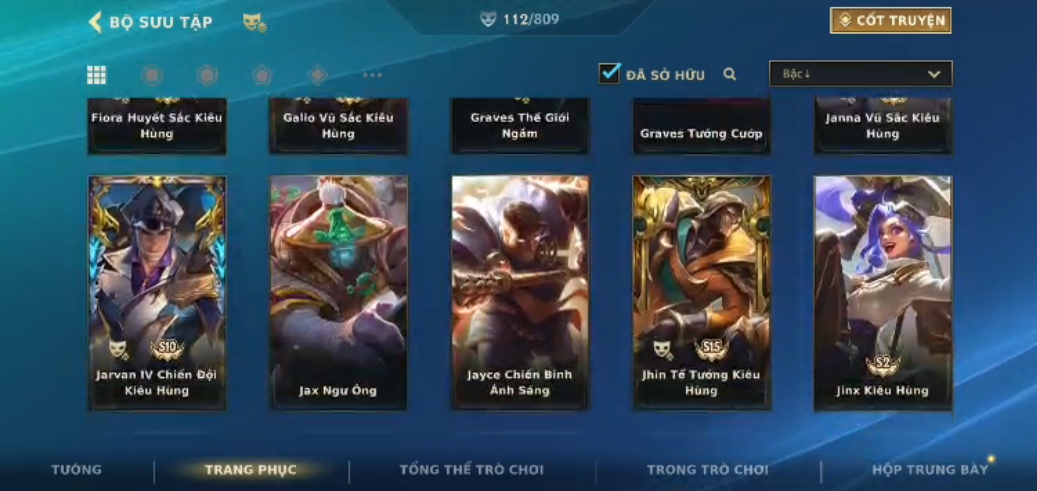Go back from Bộ Sưu Tập screen
This screenshot has width=1037, height=491.
[96, 22]
